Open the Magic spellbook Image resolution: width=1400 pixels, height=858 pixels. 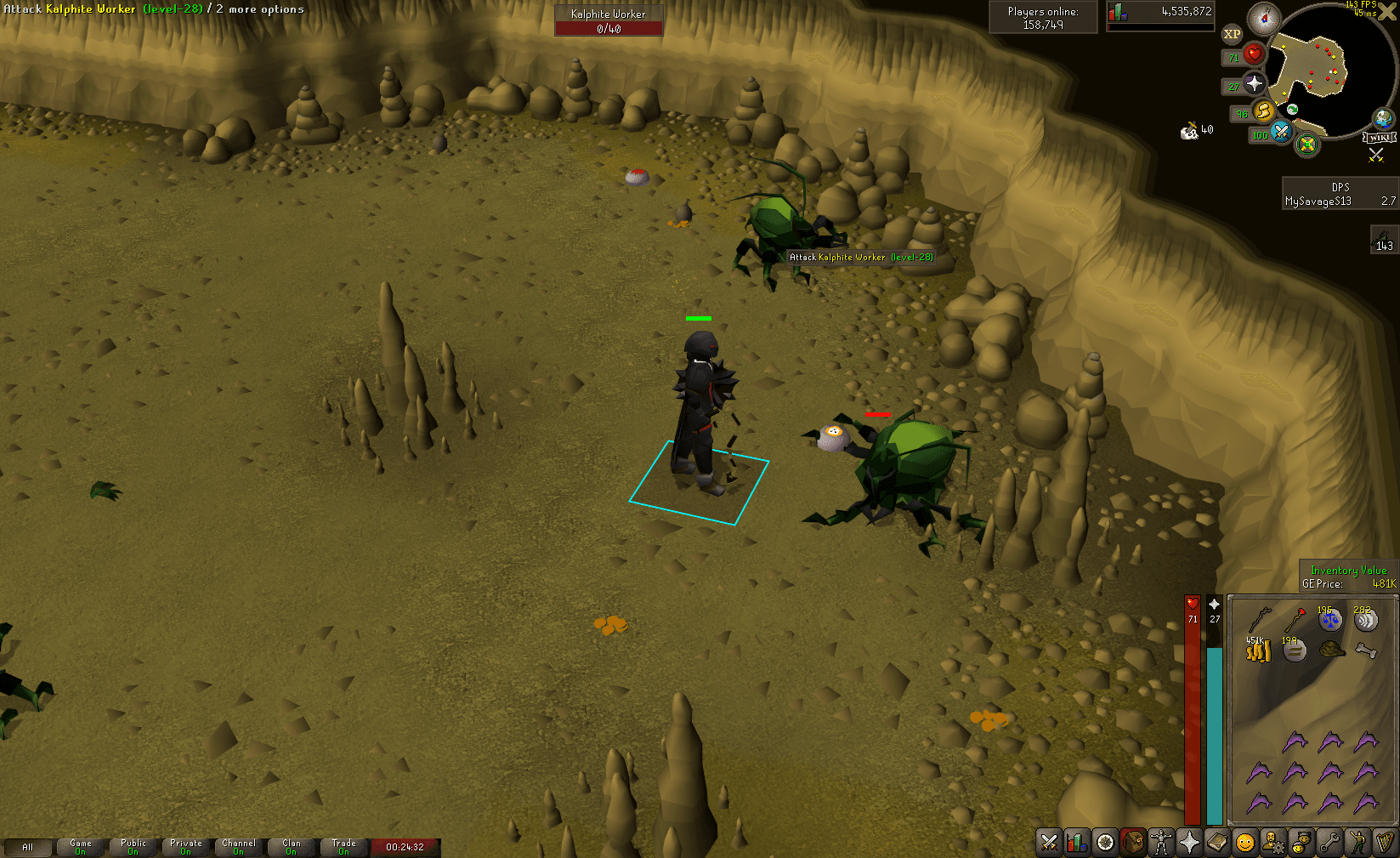pyautogui.click(x=1216, y=843)
